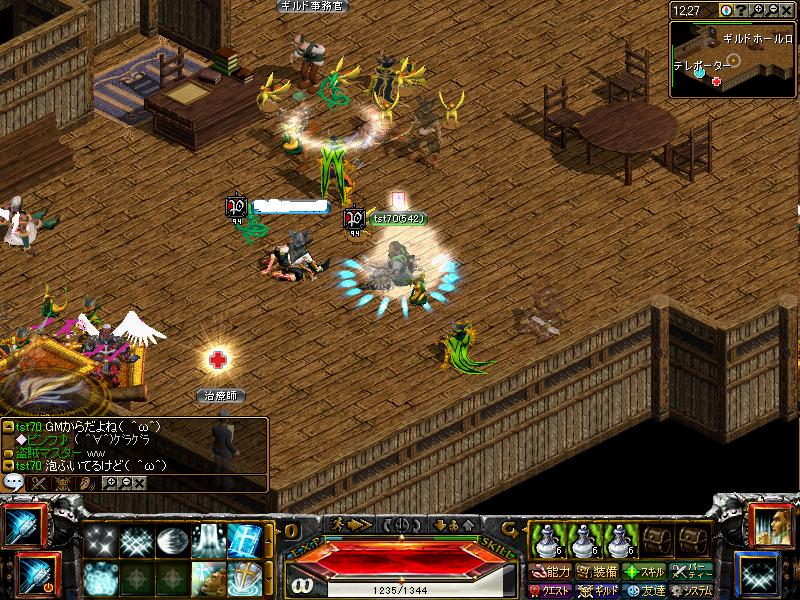Open the chat speech bubble button

(x=13, y=482)
